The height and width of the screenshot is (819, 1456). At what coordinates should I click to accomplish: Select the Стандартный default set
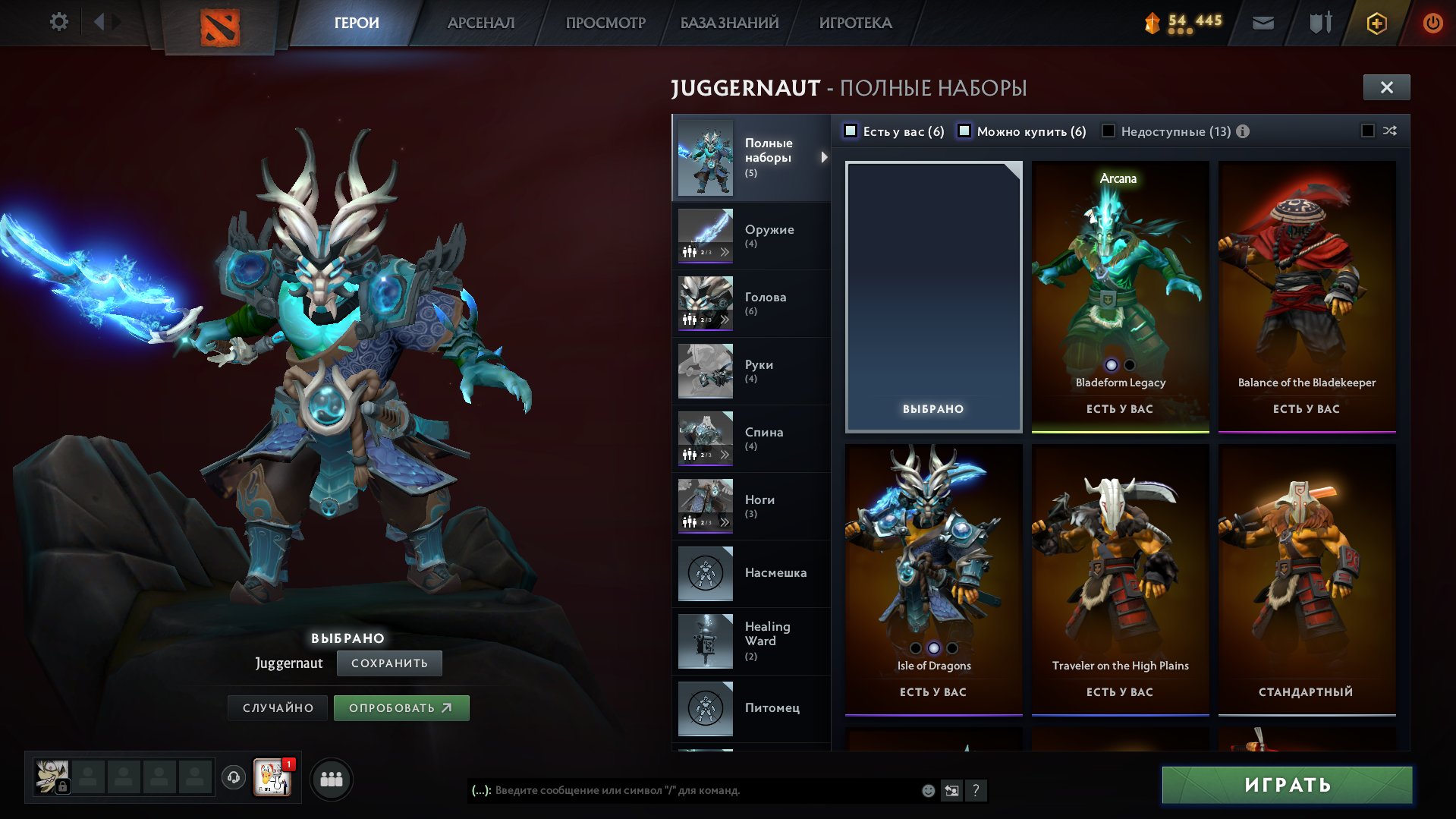coord(1307,579)
